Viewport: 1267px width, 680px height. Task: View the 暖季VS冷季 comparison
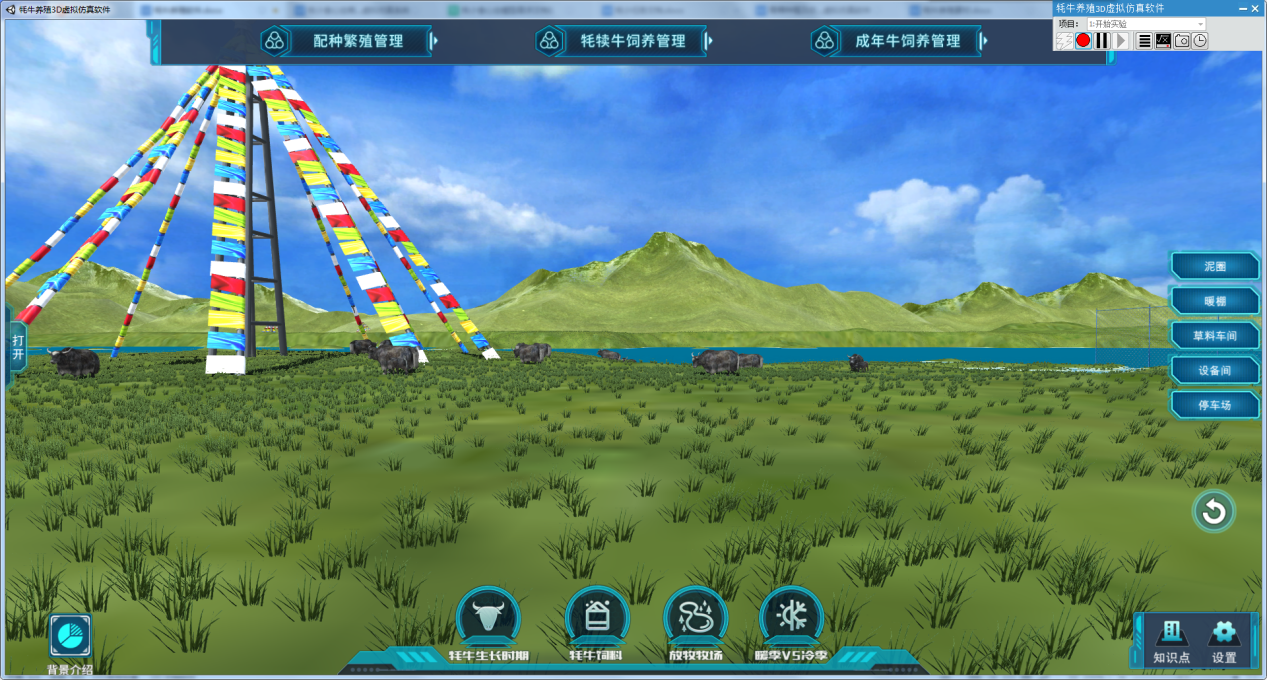791,619
